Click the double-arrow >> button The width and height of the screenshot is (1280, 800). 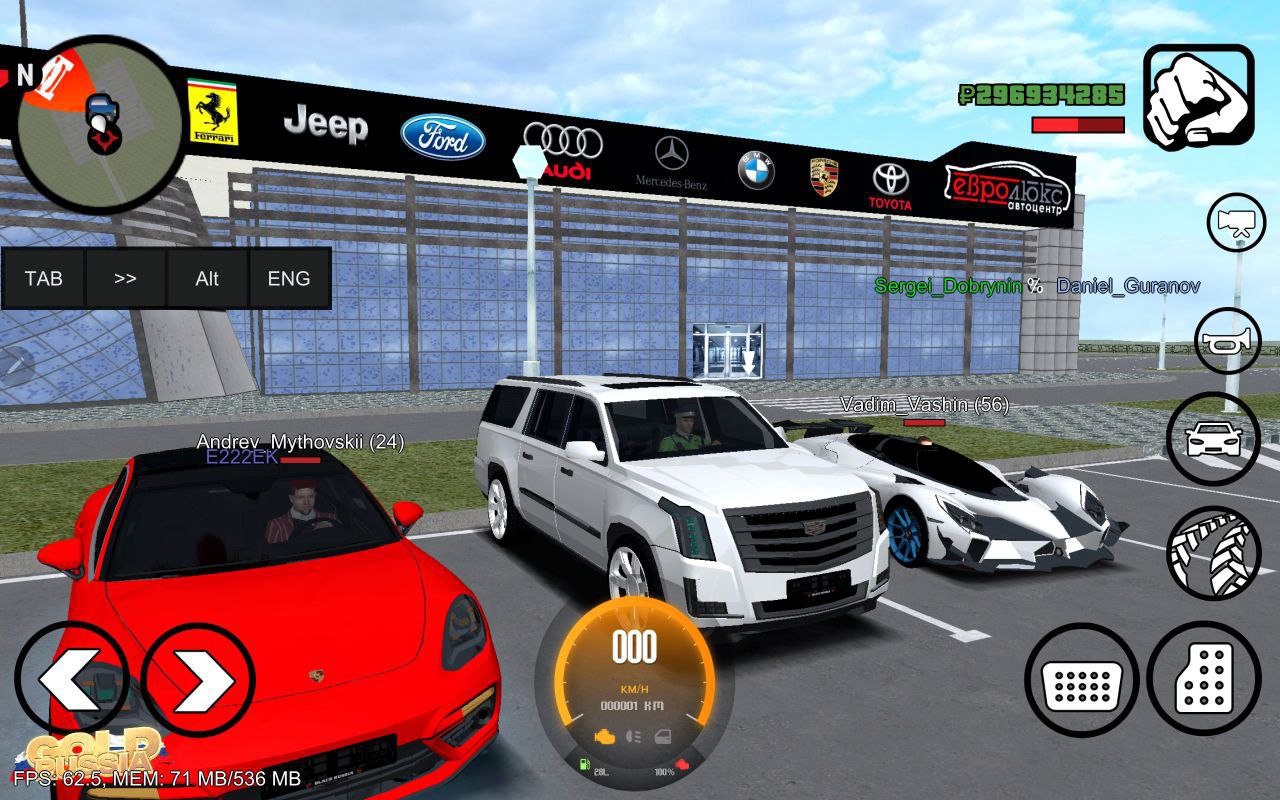point(125,278)
